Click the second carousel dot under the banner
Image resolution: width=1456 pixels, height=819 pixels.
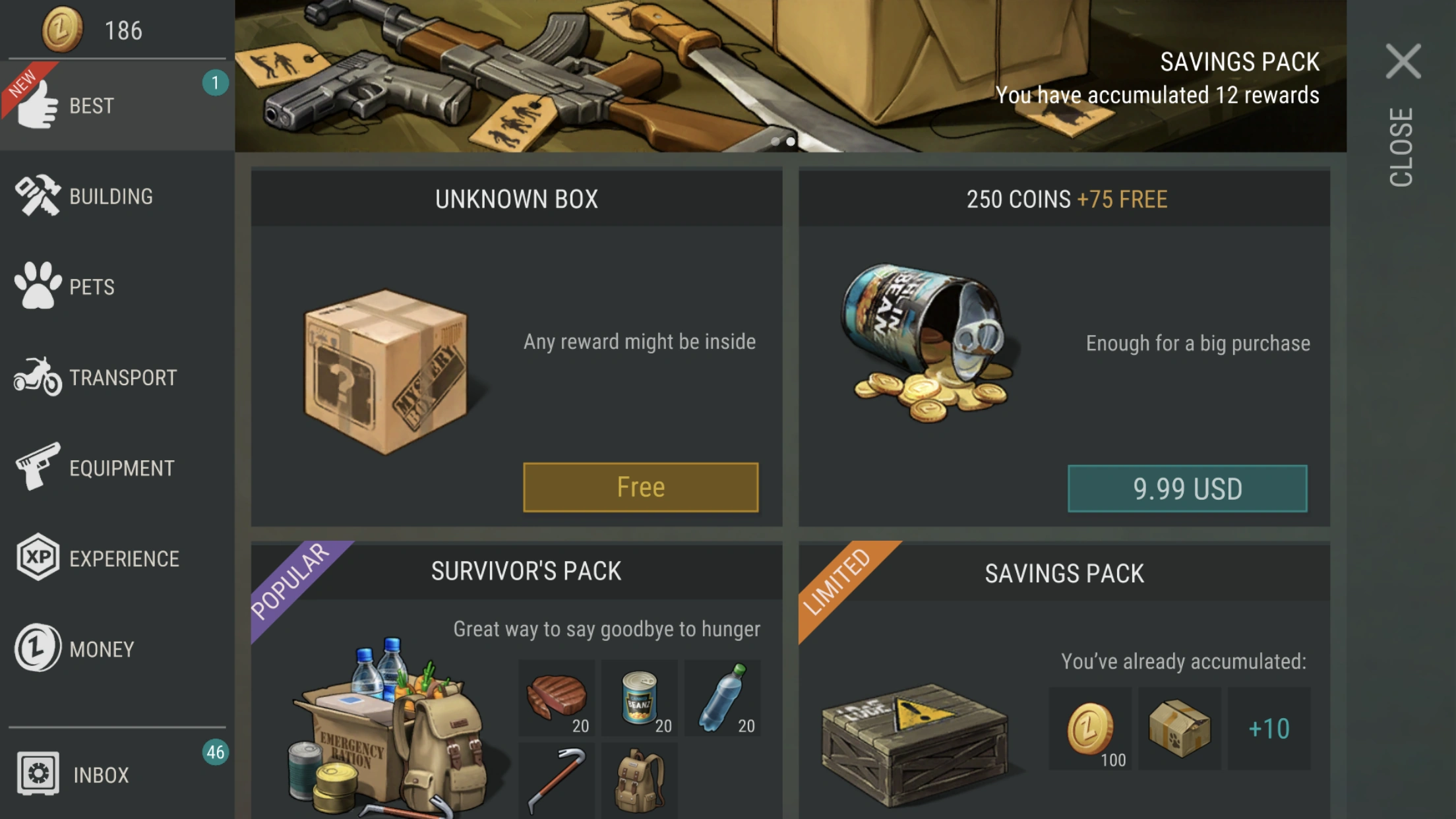(790, 140)
